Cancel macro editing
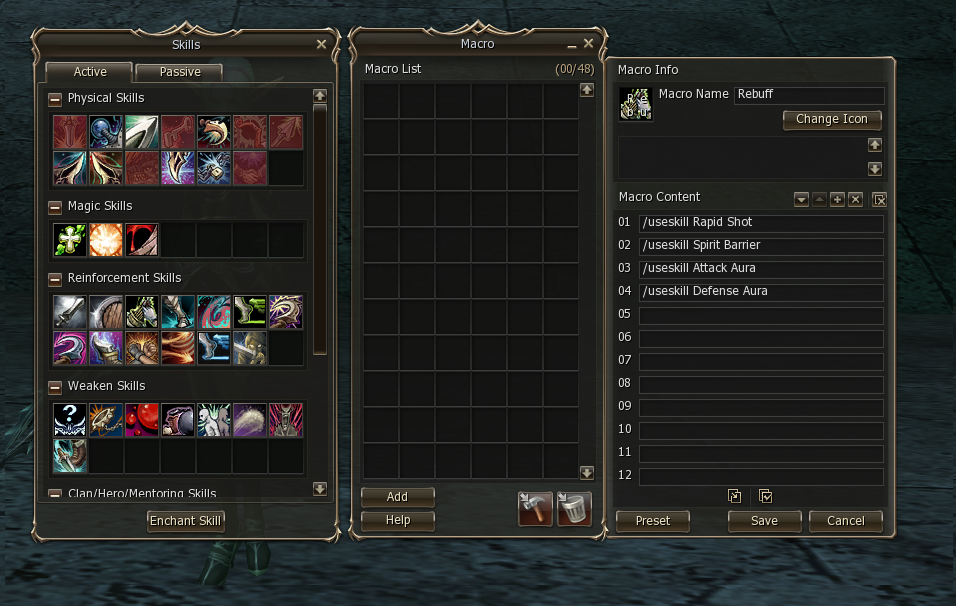The height and width of the screenshot is (606, 956). [846, 520]
